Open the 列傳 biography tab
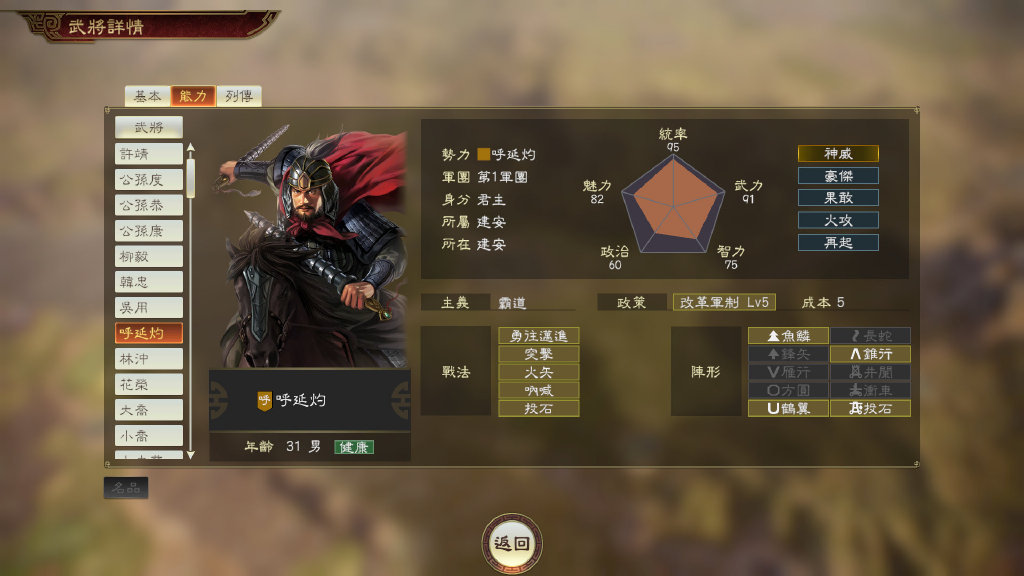Image resolution: width=1024 pixels, height=576 pixels. (238, 96)
